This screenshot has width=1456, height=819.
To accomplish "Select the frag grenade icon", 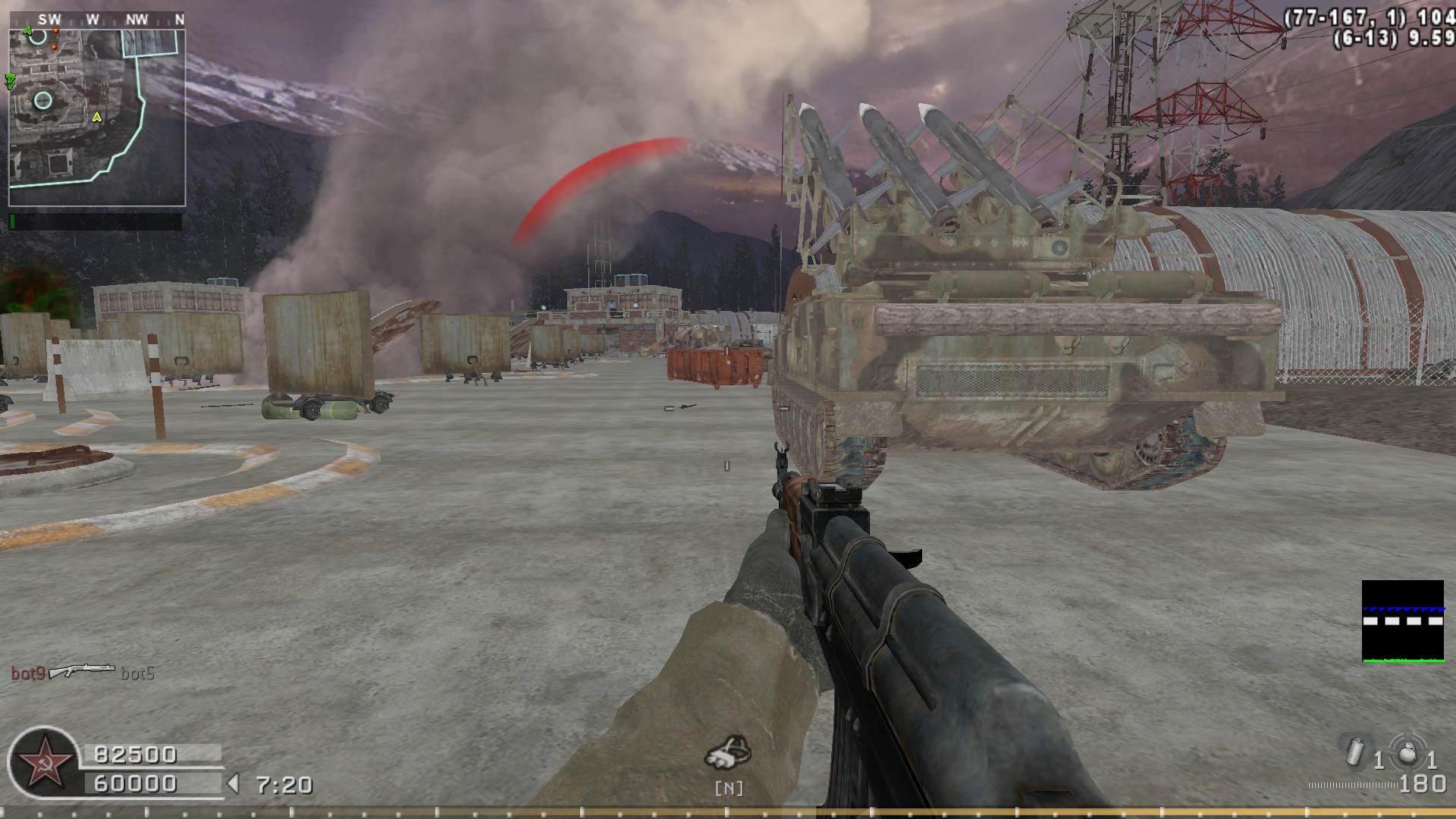I will (x=1407, y=755).
